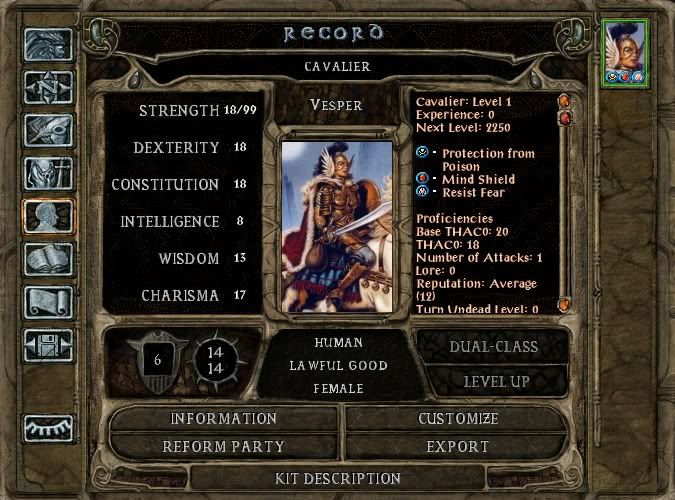Select Vesper's portrait in the party bar
The image size is (675, 500).
pos(626,51)
